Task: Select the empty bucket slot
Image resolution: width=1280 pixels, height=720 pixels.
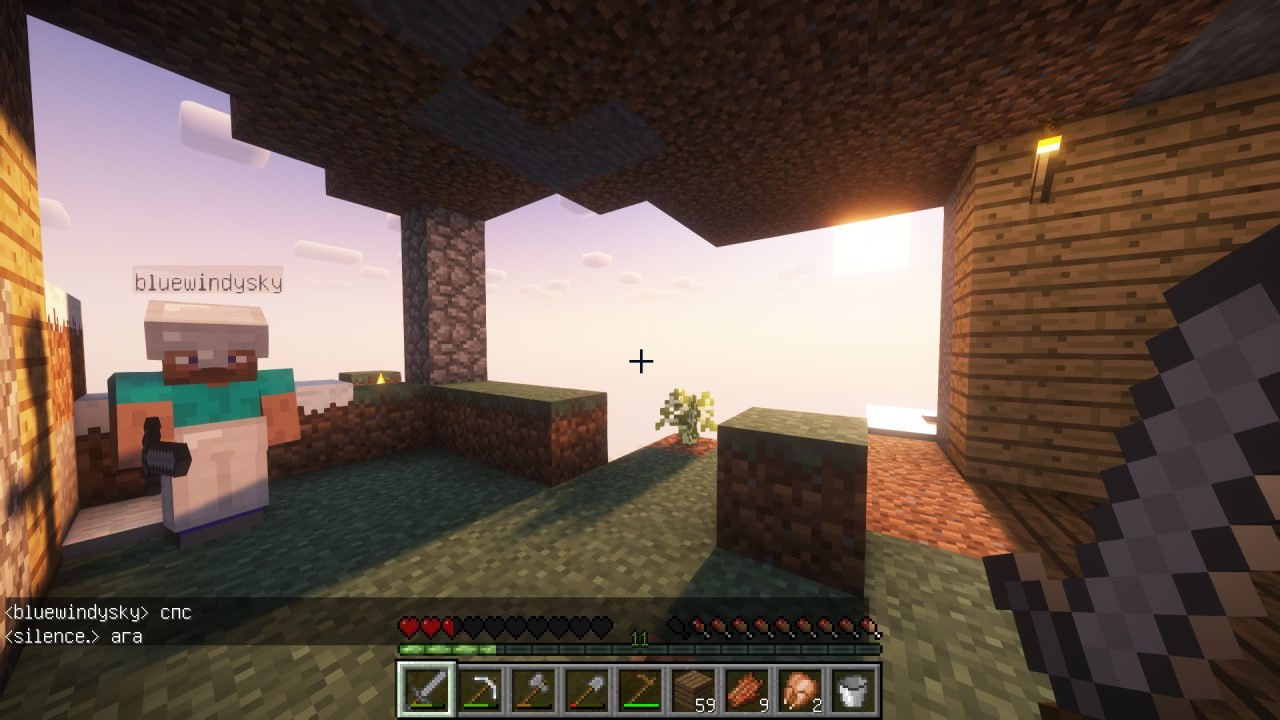Action: [x=853, y=690]
